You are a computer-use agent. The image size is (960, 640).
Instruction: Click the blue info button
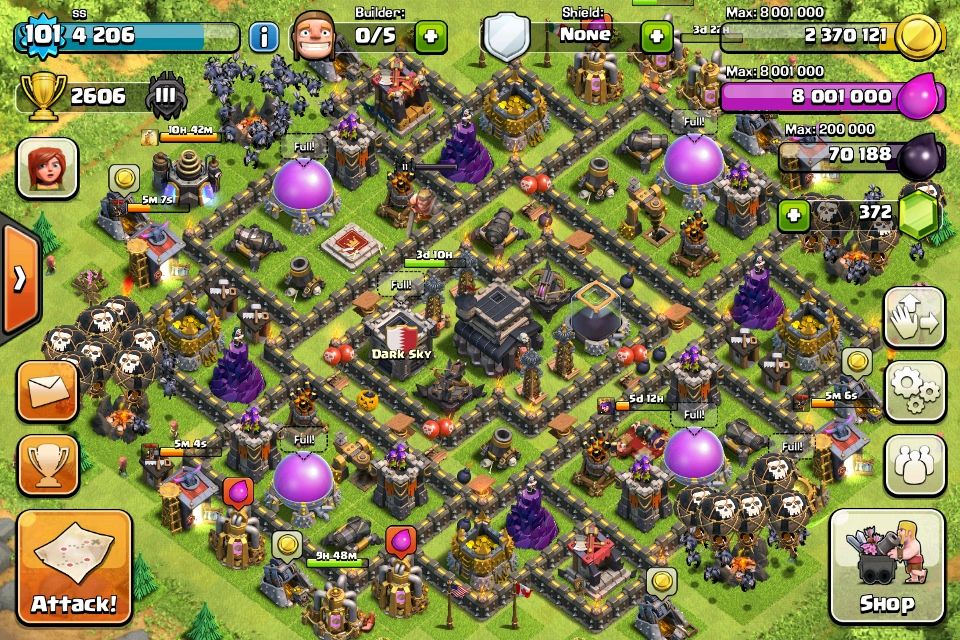[263, 38]
